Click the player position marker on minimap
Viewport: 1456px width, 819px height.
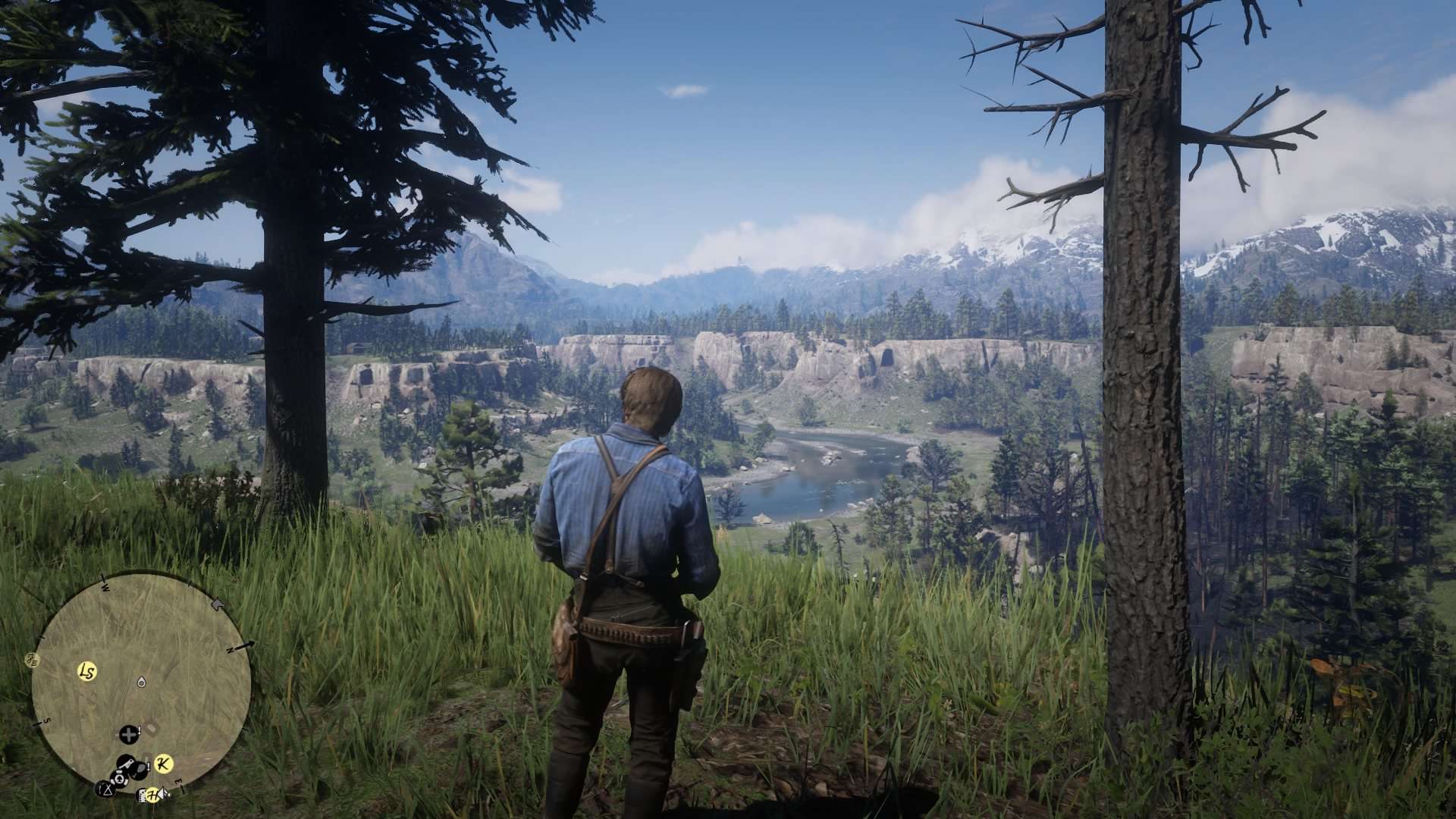point(141,682)
